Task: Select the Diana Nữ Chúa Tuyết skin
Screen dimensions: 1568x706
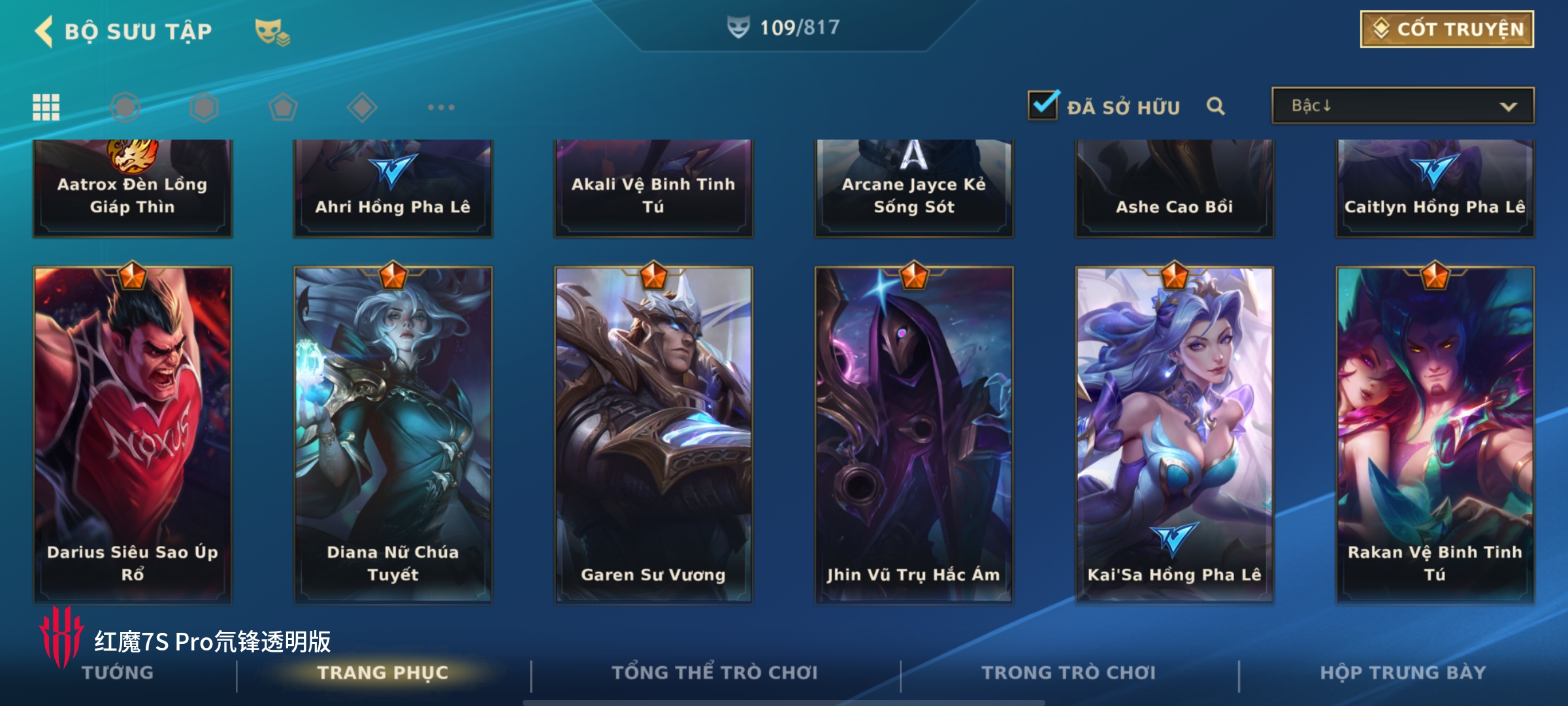Action: pos(393,434)
